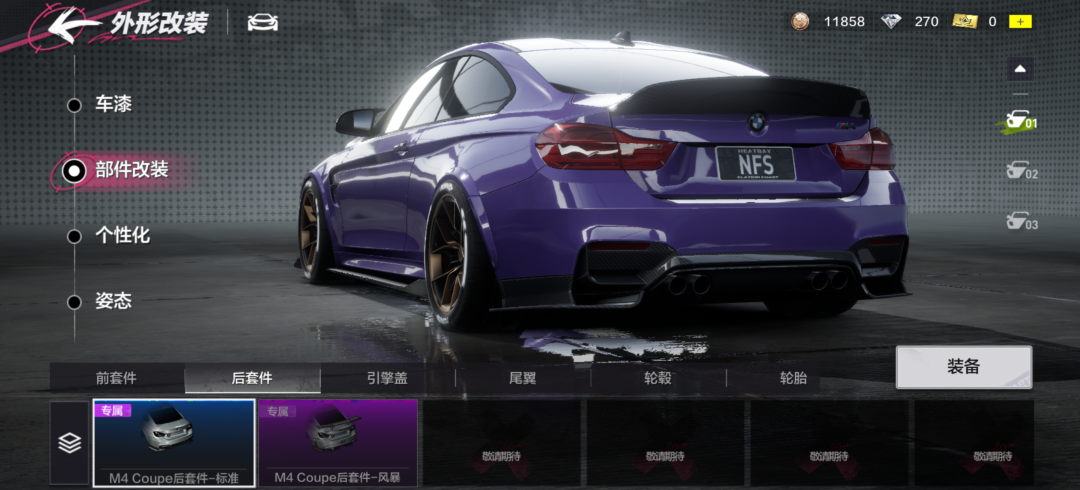The image size is (1080, 490).
Task: Open the 引擎盖 hood tab
Action: point(387,379)
